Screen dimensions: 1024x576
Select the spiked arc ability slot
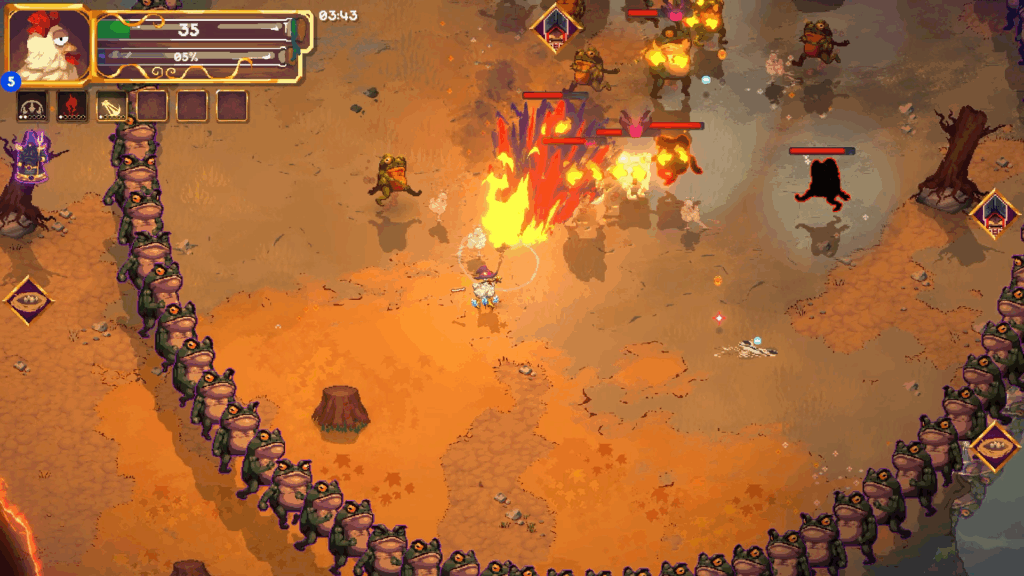(32, 105)
